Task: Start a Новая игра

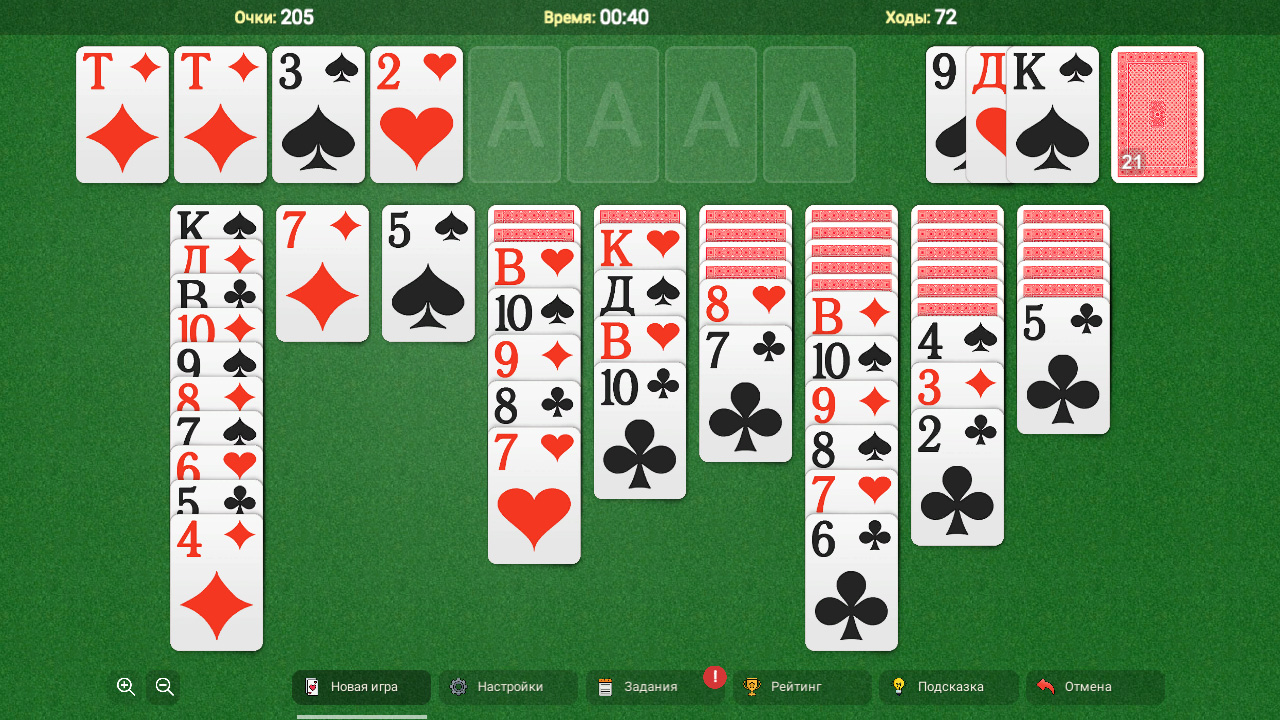Action: (360, 687)
